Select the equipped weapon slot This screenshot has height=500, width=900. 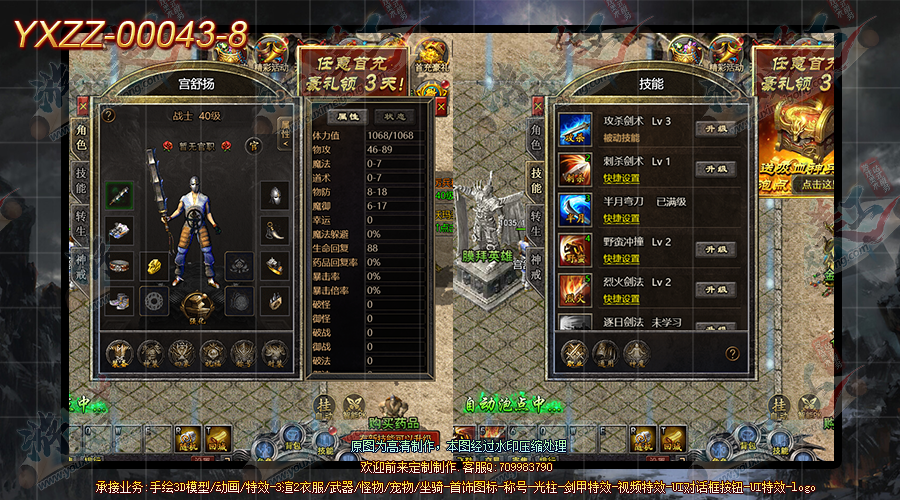point(120,195)
